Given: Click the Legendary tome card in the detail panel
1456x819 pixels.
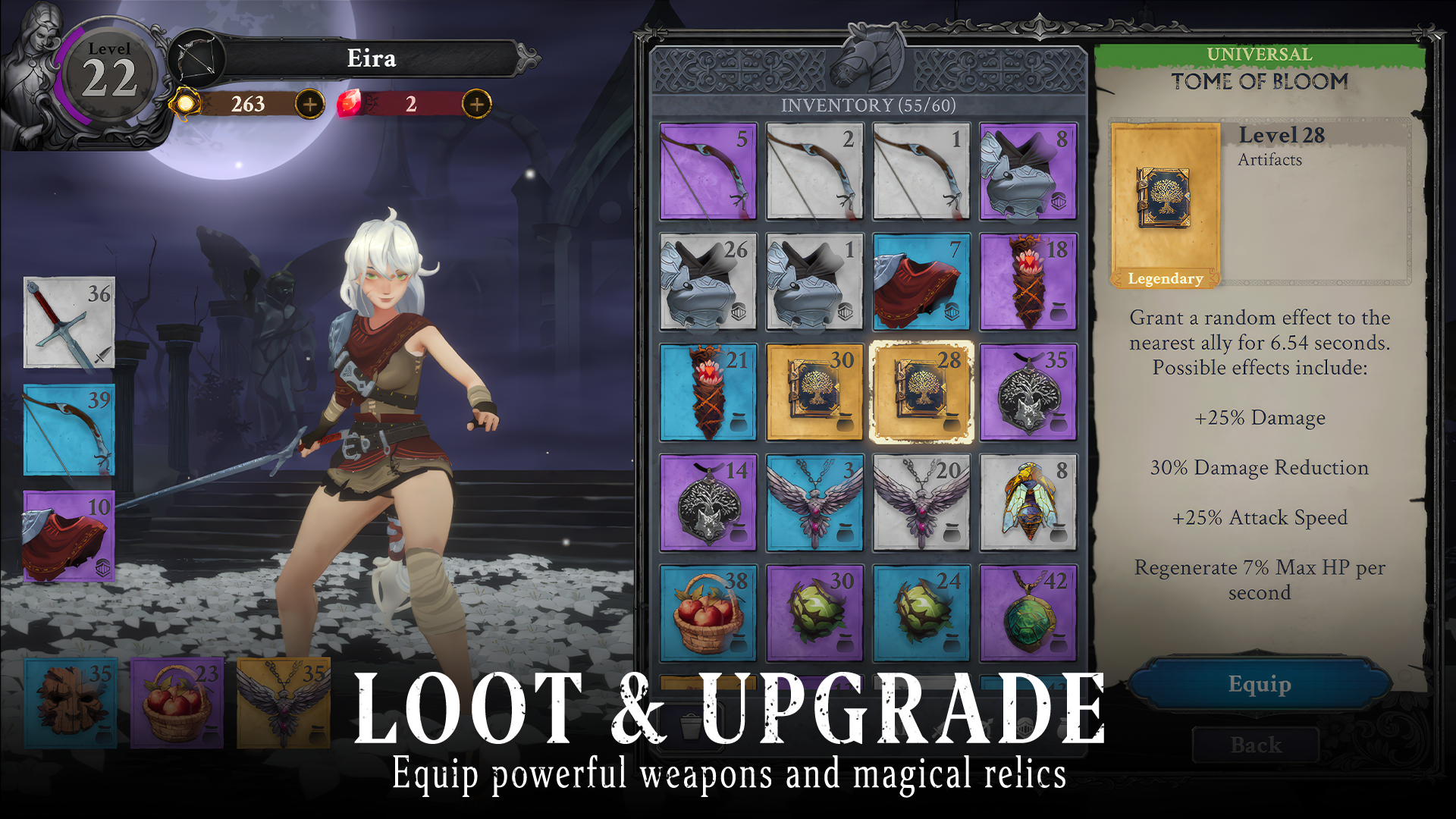Looking at the screenshot, I should point(1165,202).
